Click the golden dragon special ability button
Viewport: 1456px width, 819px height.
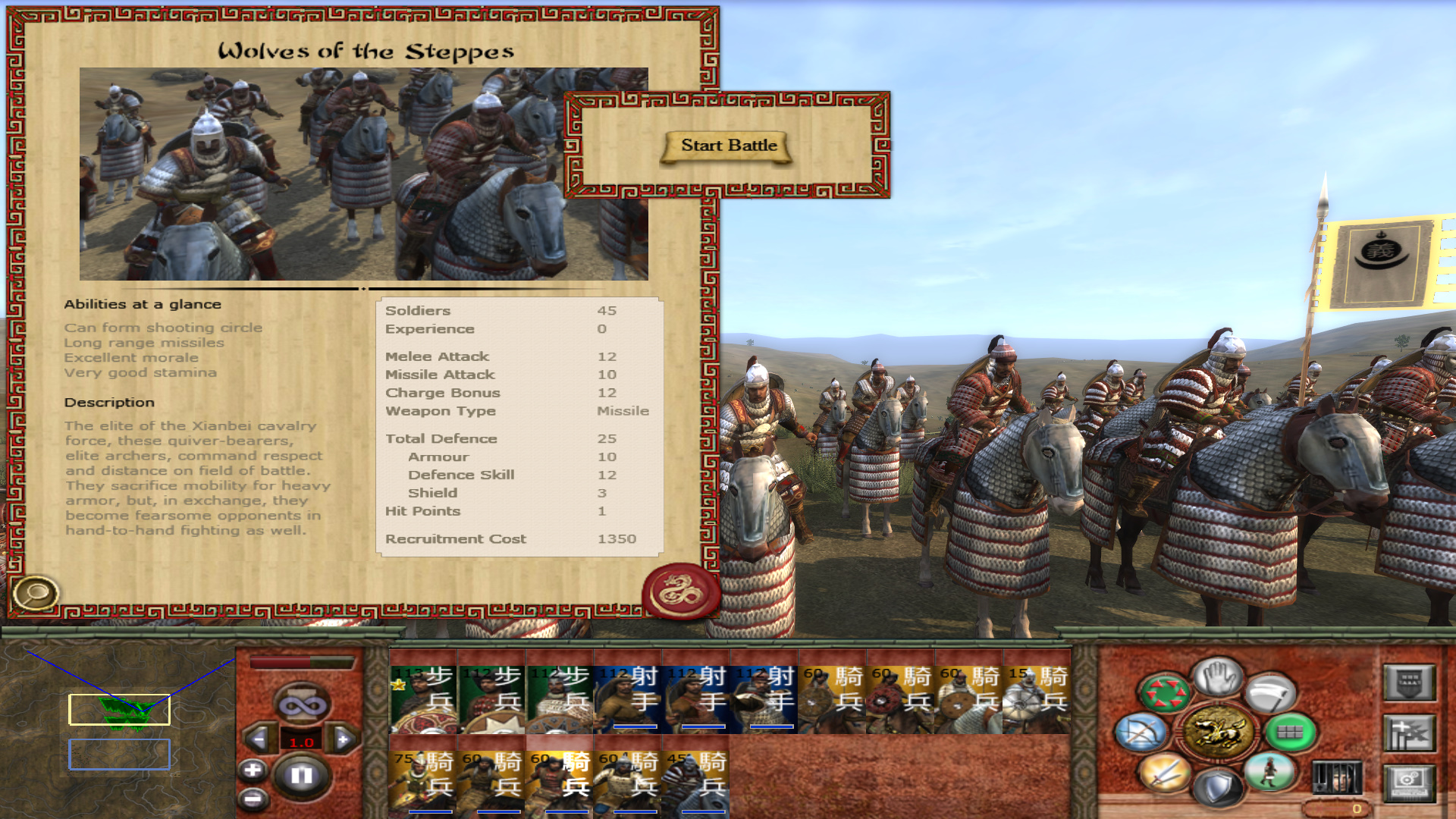click(1218, 732)
